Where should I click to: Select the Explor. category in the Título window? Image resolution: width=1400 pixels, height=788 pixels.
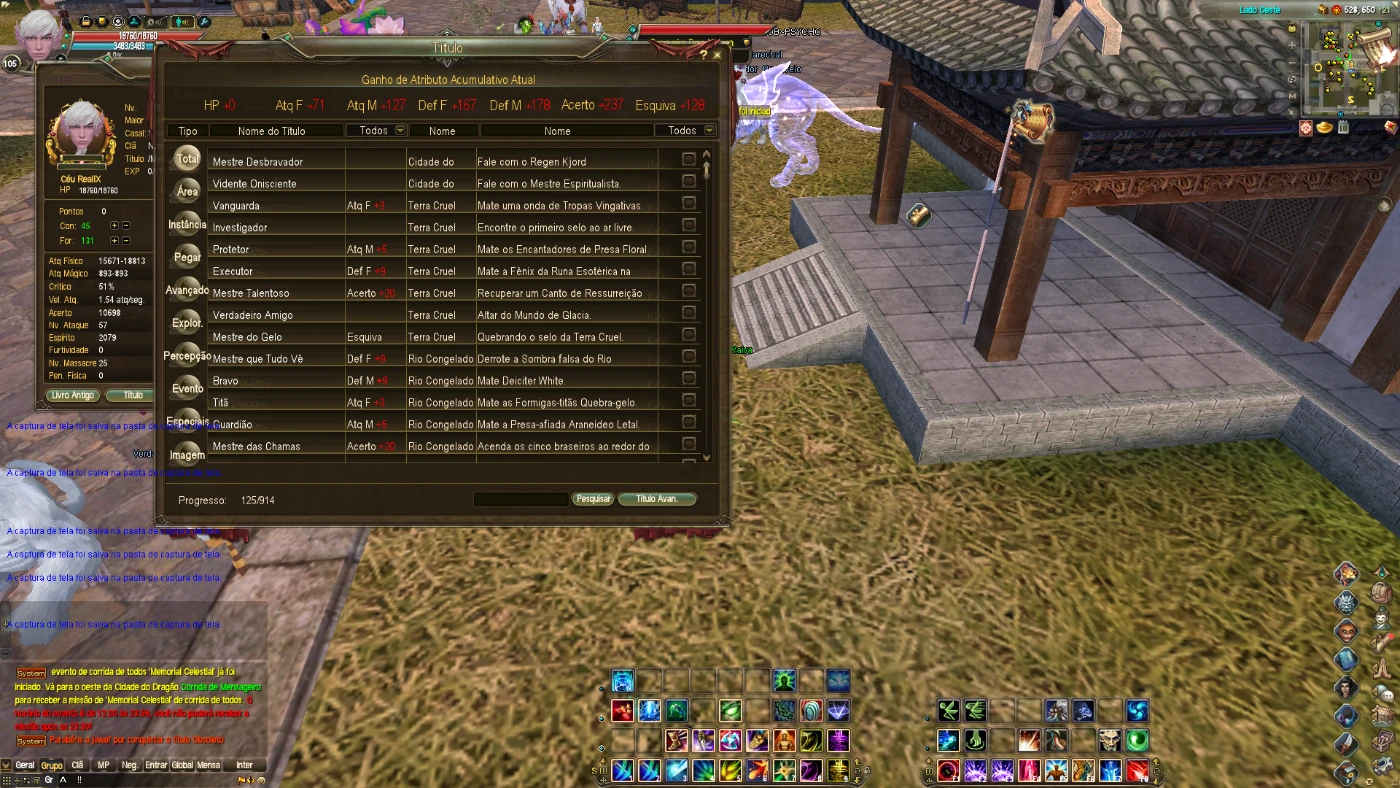click(186, 323)
